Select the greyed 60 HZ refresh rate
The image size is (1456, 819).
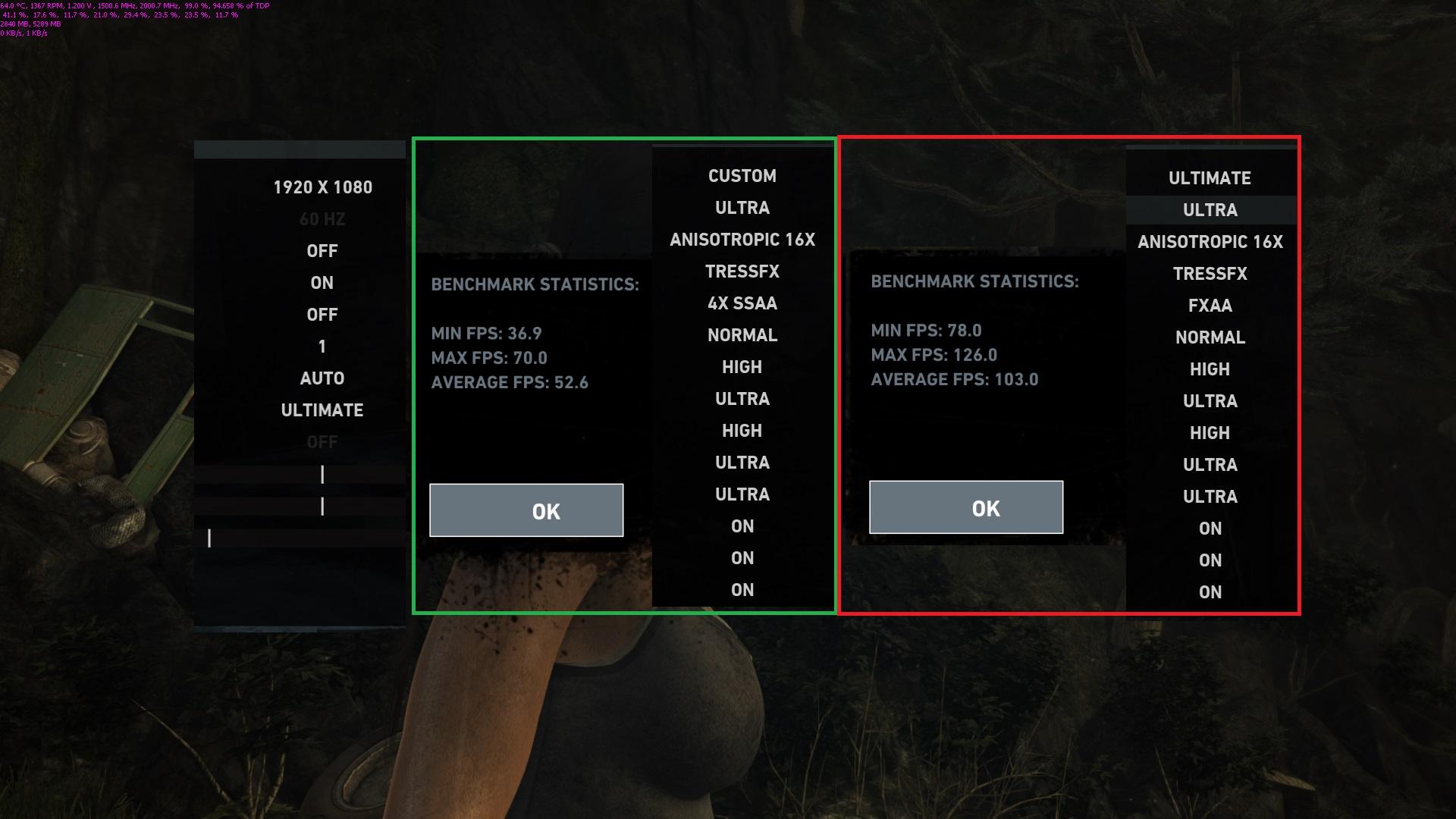pos(322,219)
